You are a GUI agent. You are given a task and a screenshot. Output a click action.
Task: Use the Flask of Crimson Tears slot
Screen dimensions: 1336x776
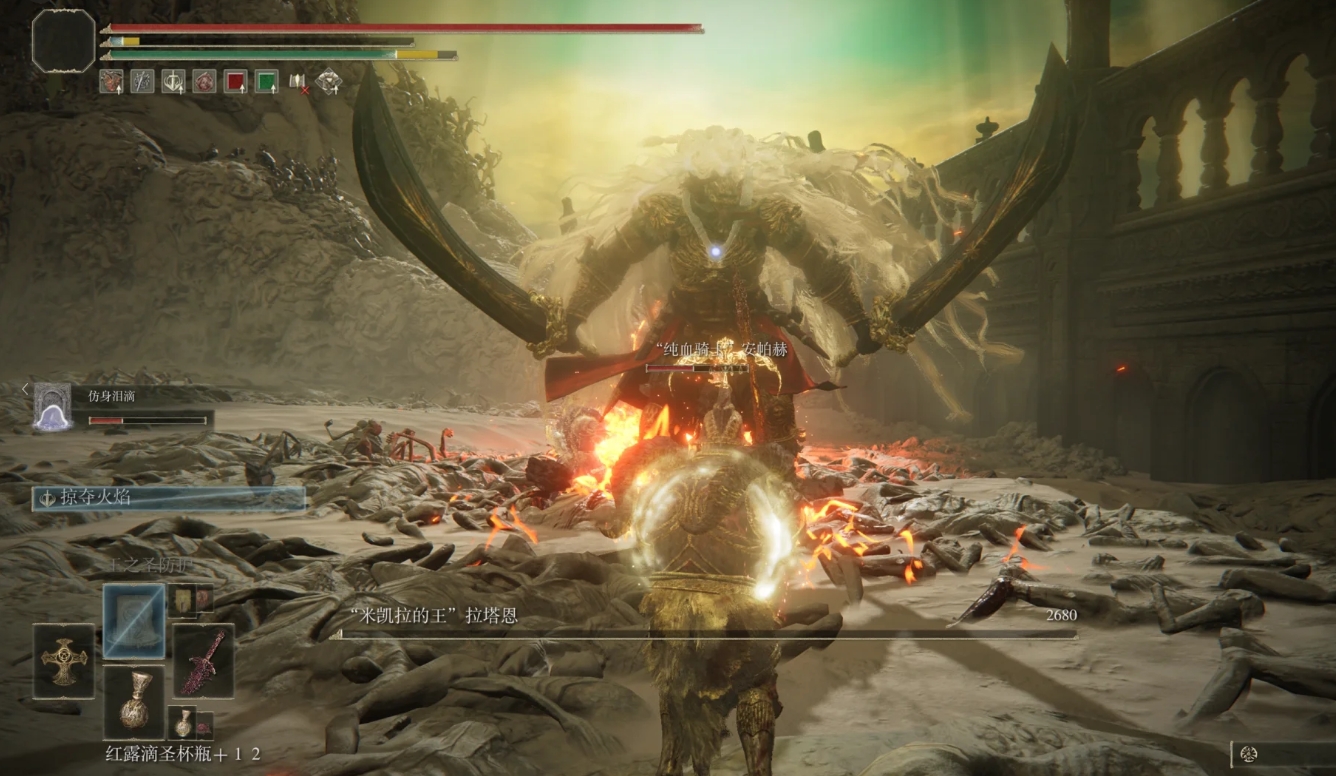tap(134, 701)
